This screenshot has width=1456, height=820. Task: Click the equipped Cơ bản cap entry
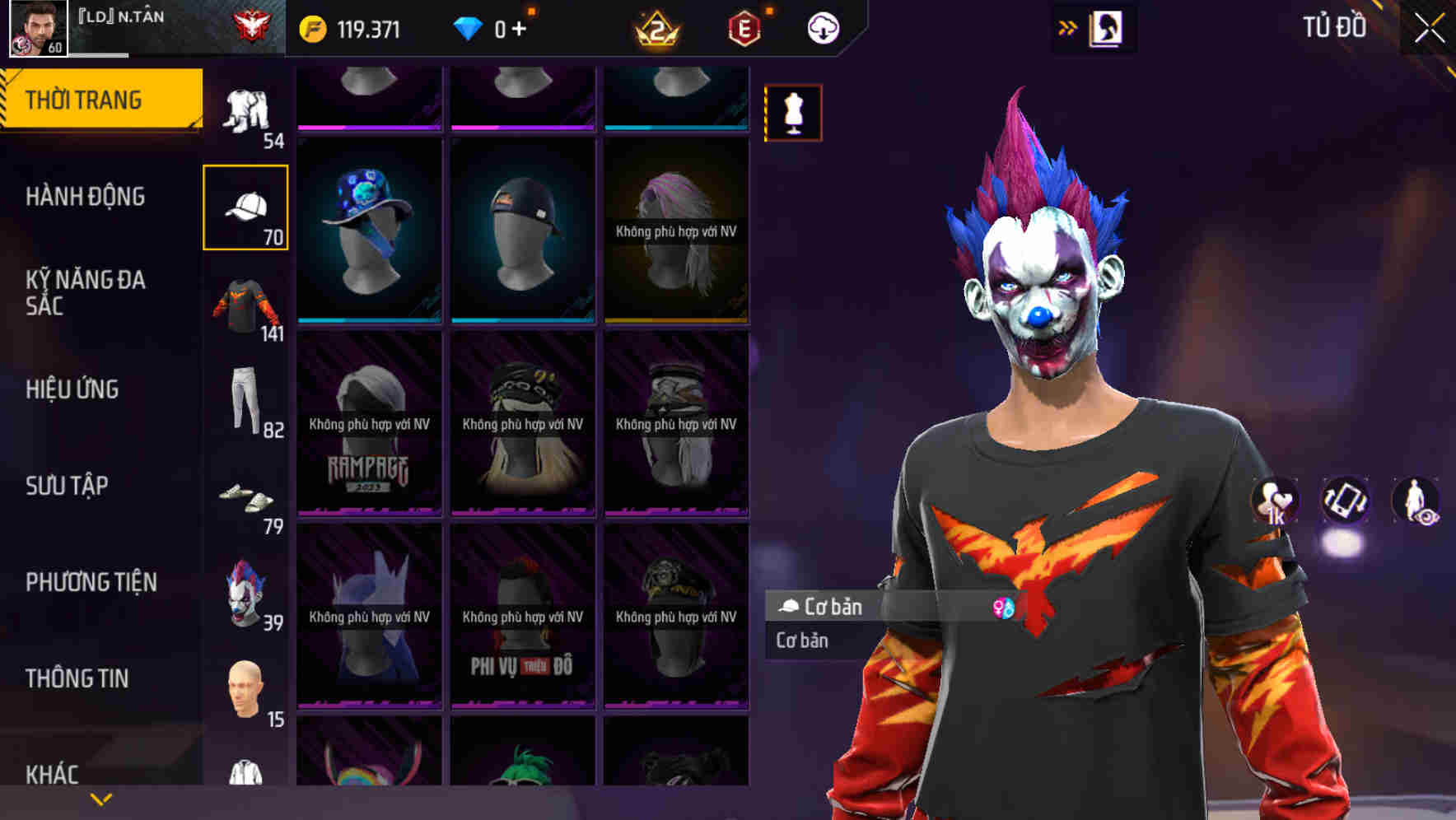(x=865, y=608)
